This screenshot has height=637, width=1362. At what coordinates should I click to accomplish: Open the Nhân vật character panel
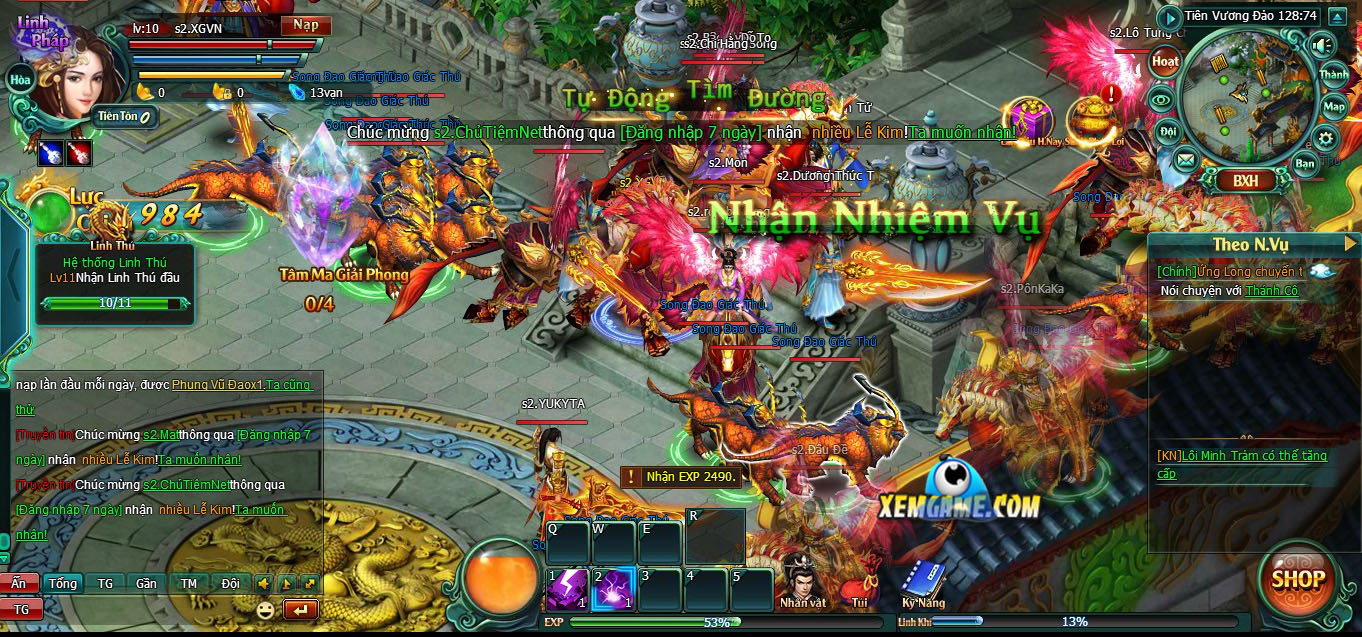(x=802, y=582)
